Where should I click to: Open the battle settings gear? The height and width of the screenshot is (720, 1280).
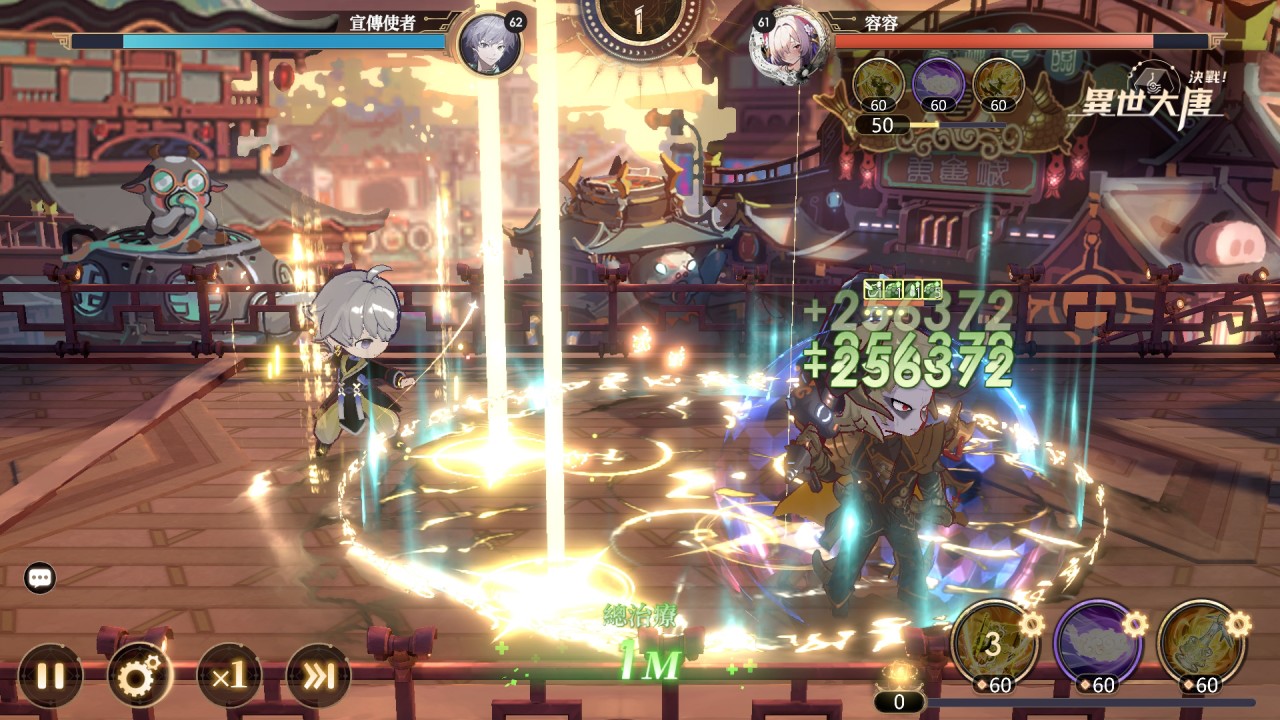[140, 676]
